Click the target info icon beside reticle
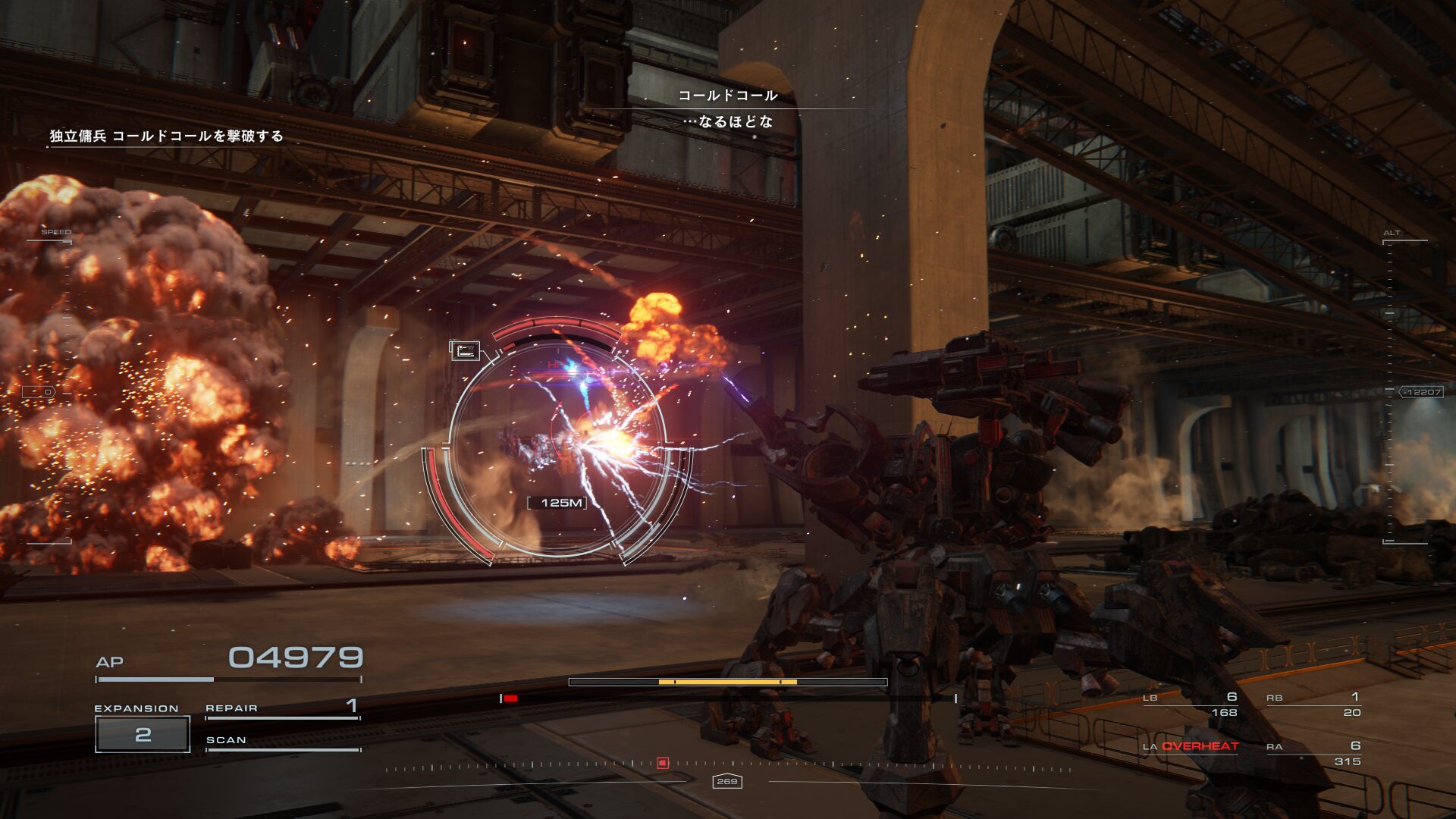Screen dimensions: 1456x819 465,350
